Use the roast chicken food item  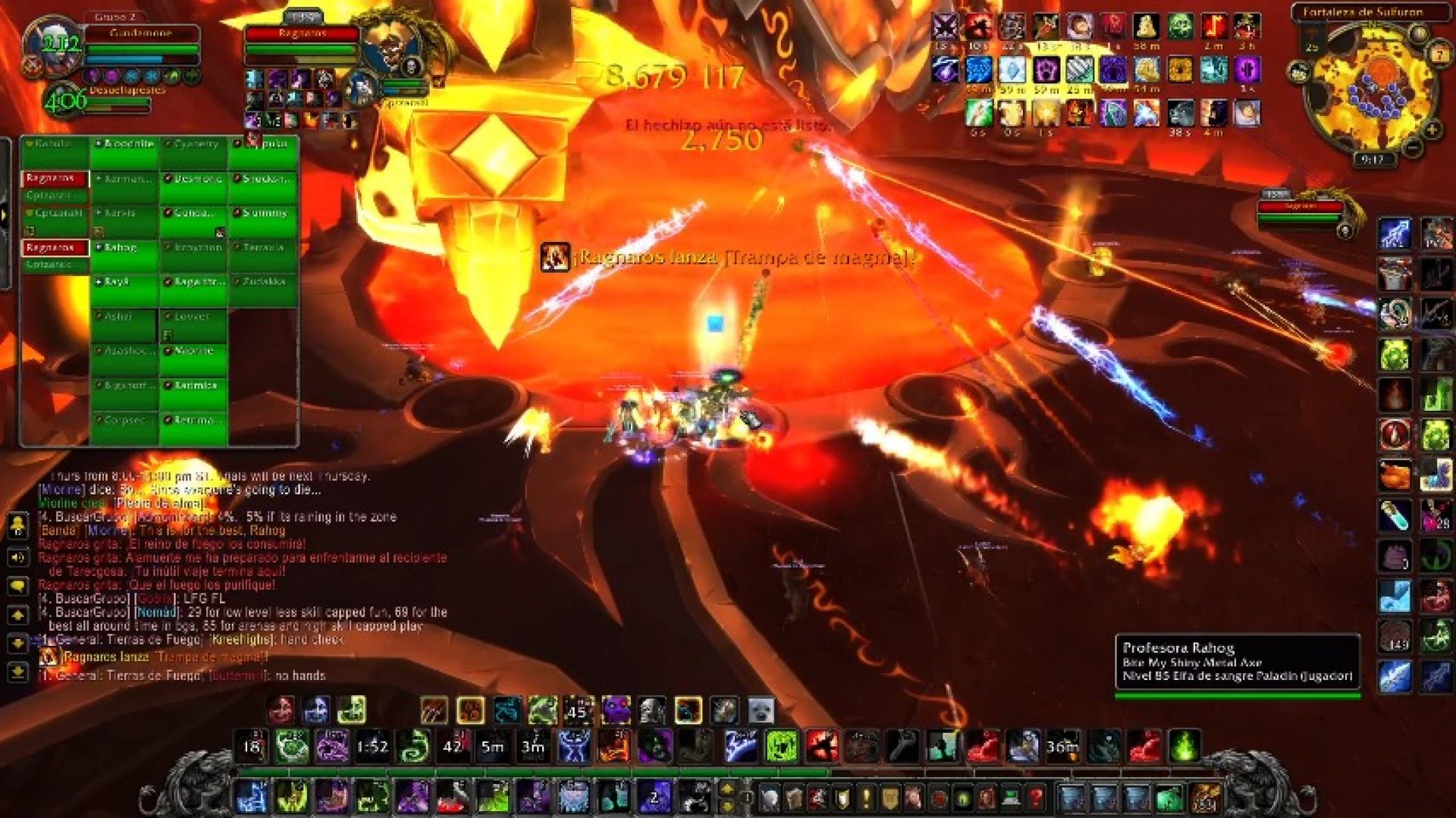coord(1395,475)
